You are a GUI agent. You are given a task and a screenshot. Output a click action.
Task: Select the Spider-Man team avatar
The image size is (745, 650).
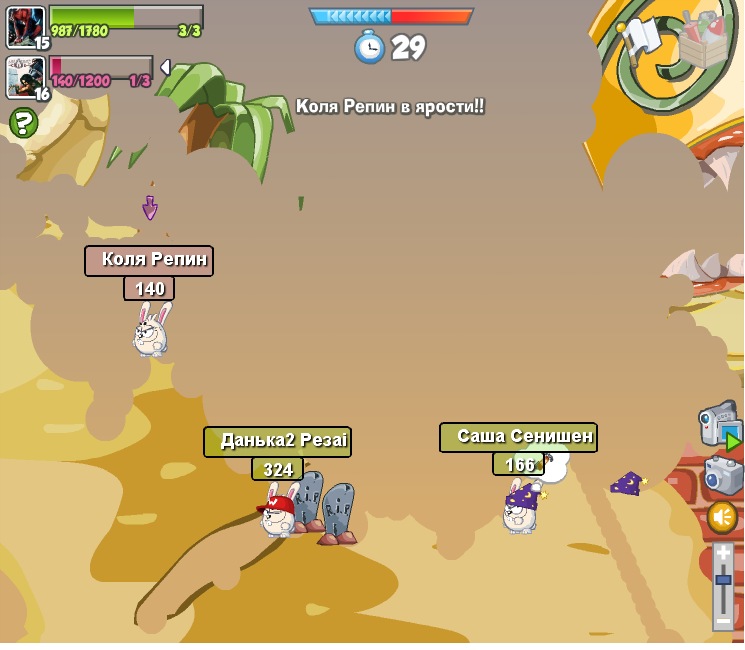tap(25, 26)
